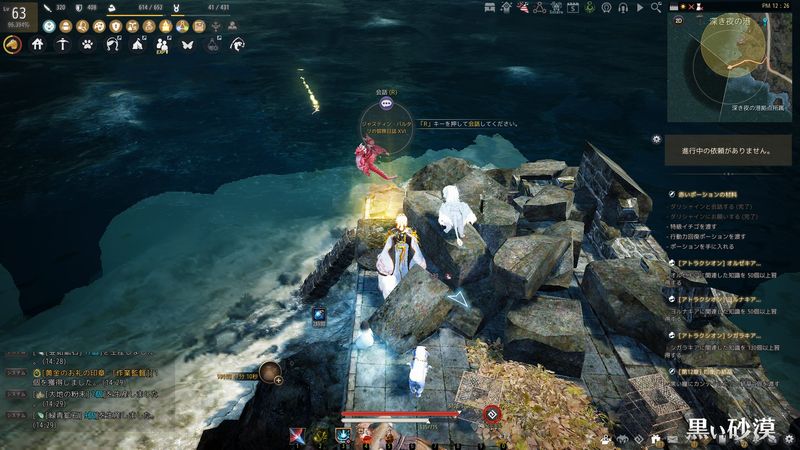Screen dimensions: 800x450
Task: Click the play arrow icon in top menu
Action: click(639, 7)
